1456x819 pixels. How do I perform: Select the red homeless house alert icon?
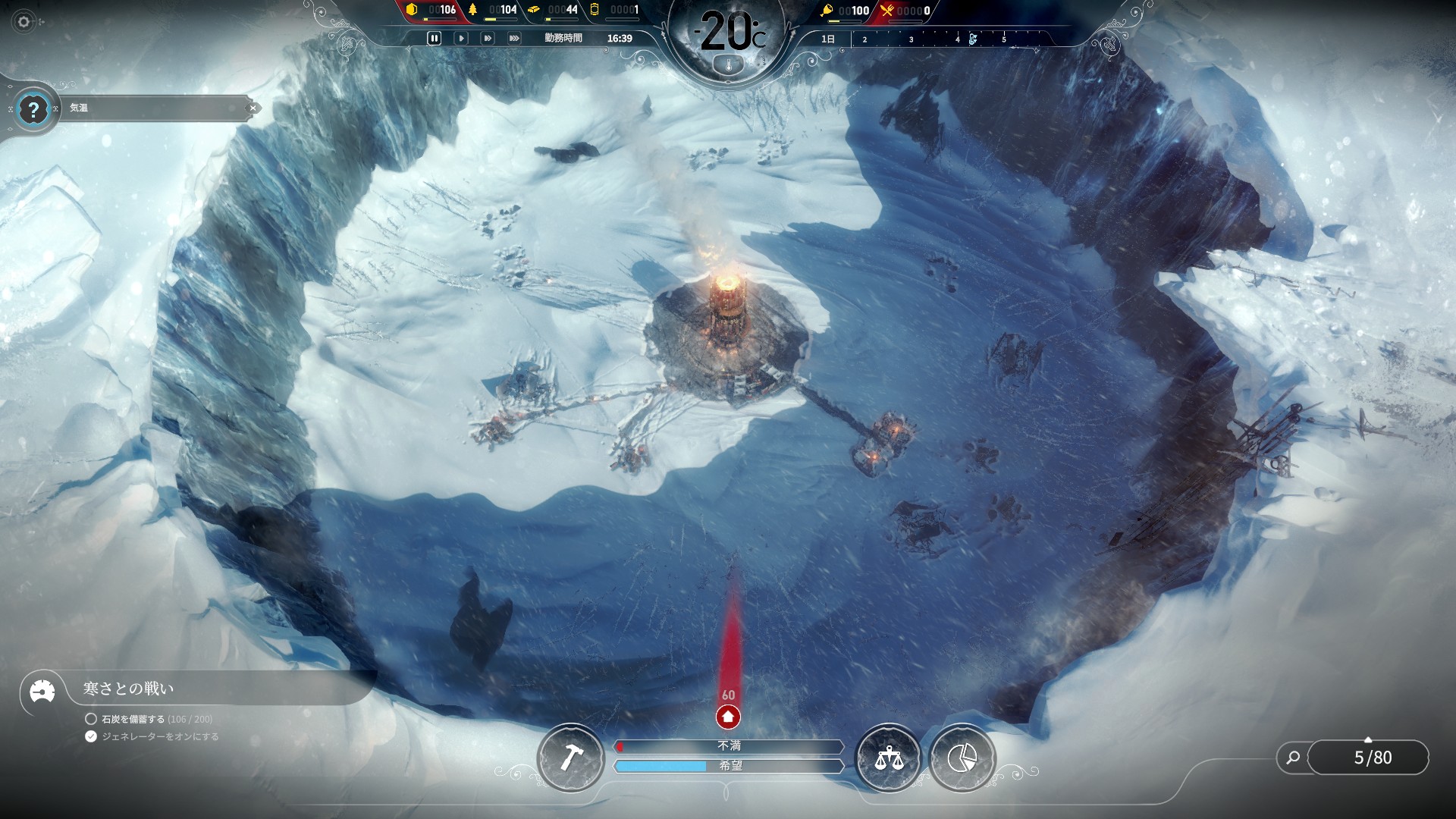pyautogui.click(x=728, y=717)
